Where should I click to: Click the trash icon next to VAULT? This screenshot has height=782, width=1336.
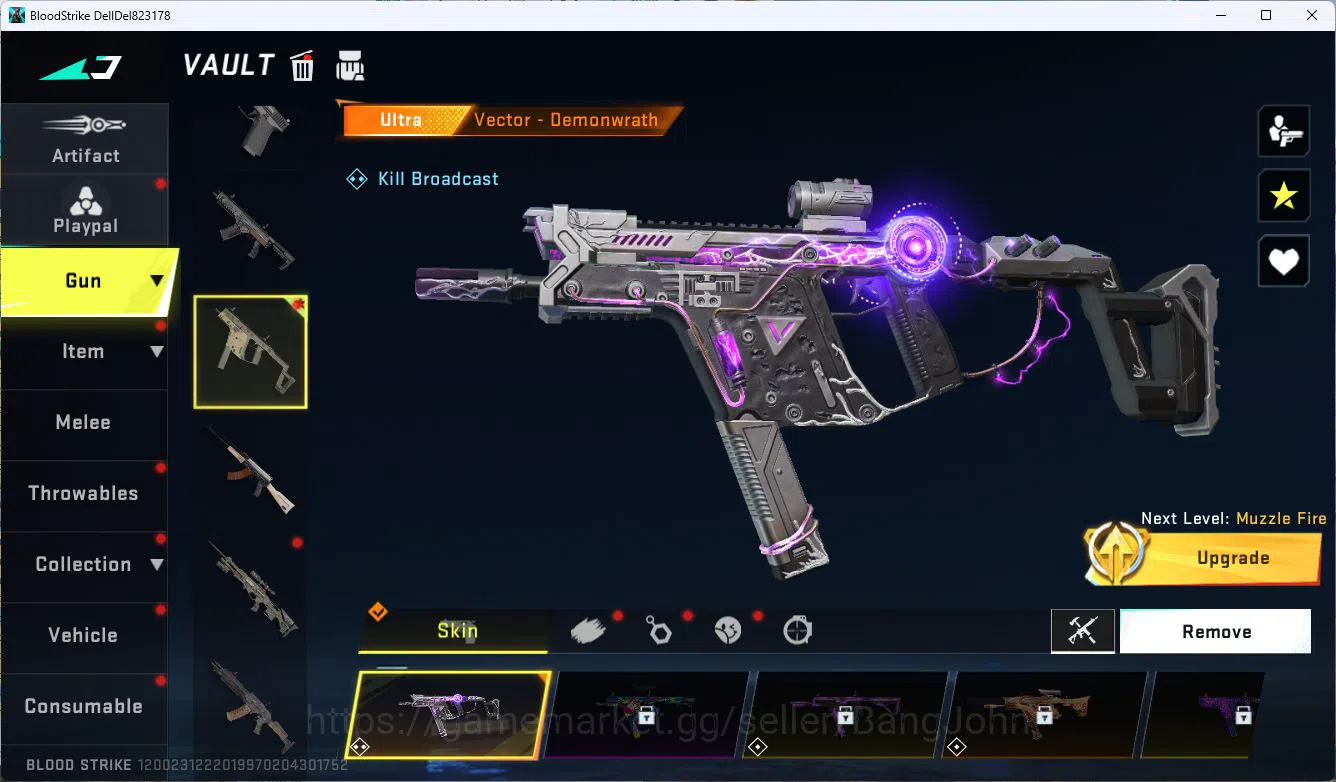click(x=301, y=65)
